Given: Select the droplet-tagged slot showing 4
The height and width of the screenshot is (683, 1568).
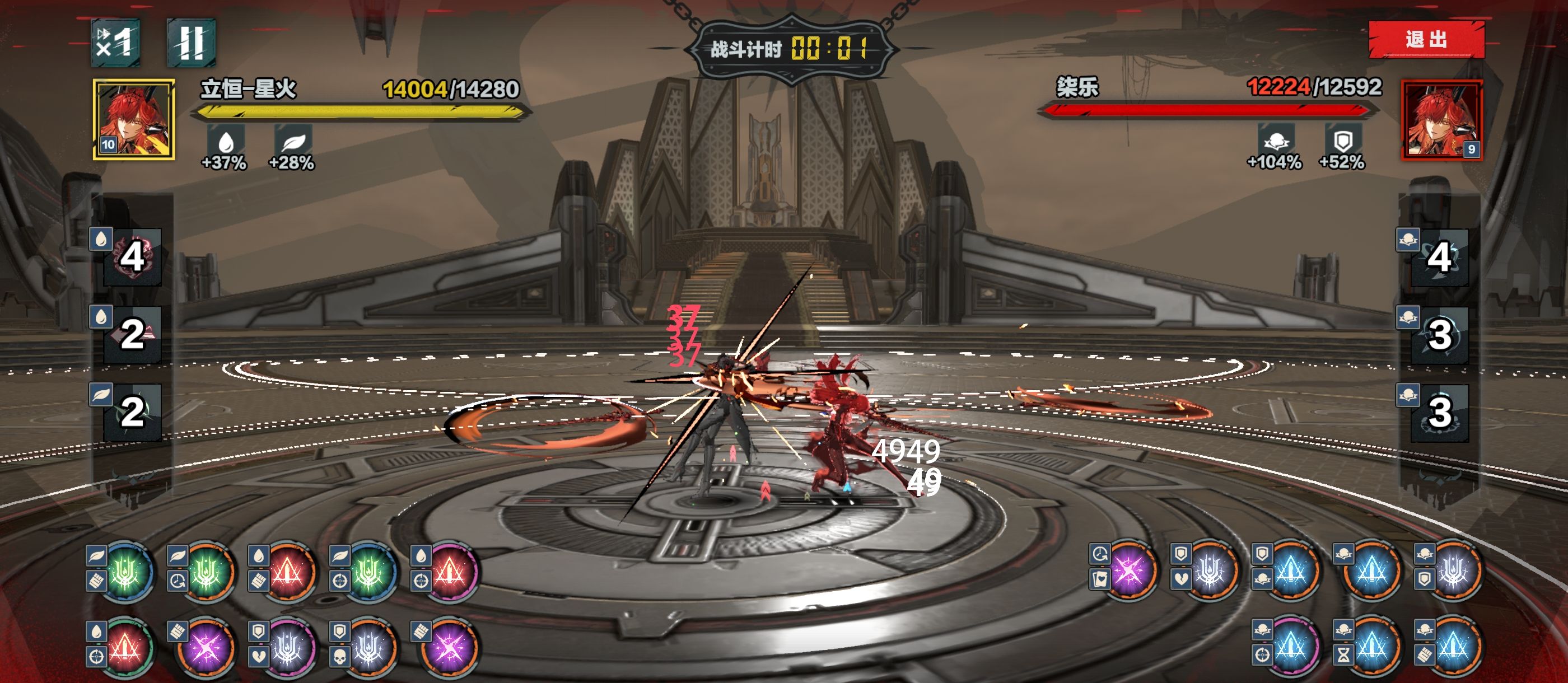Looking at the screenshot, I should point(132,257).
